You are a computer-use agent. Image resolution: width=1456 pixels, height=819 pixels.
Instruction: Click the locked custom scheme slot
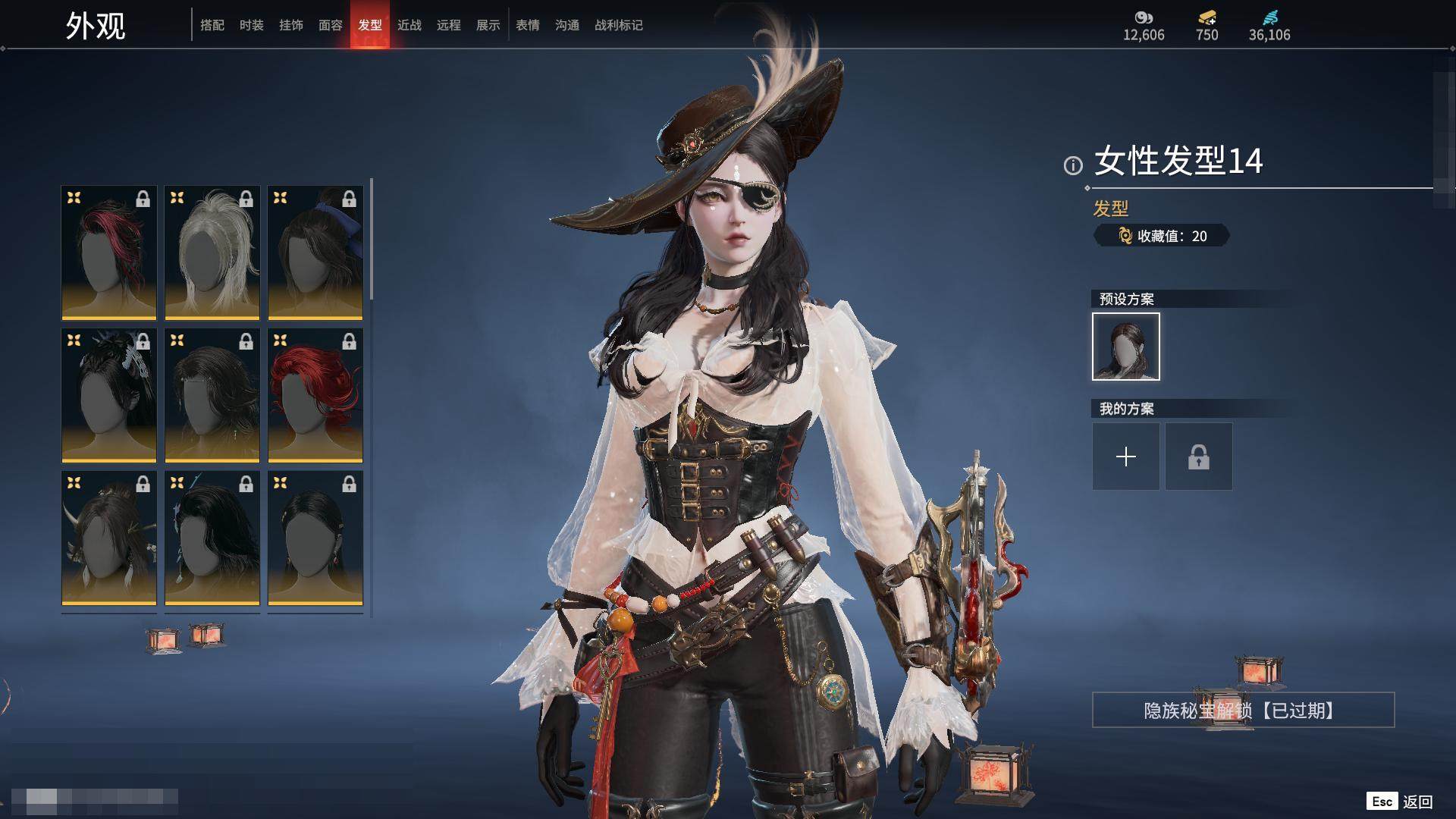tap(1199, 457)
